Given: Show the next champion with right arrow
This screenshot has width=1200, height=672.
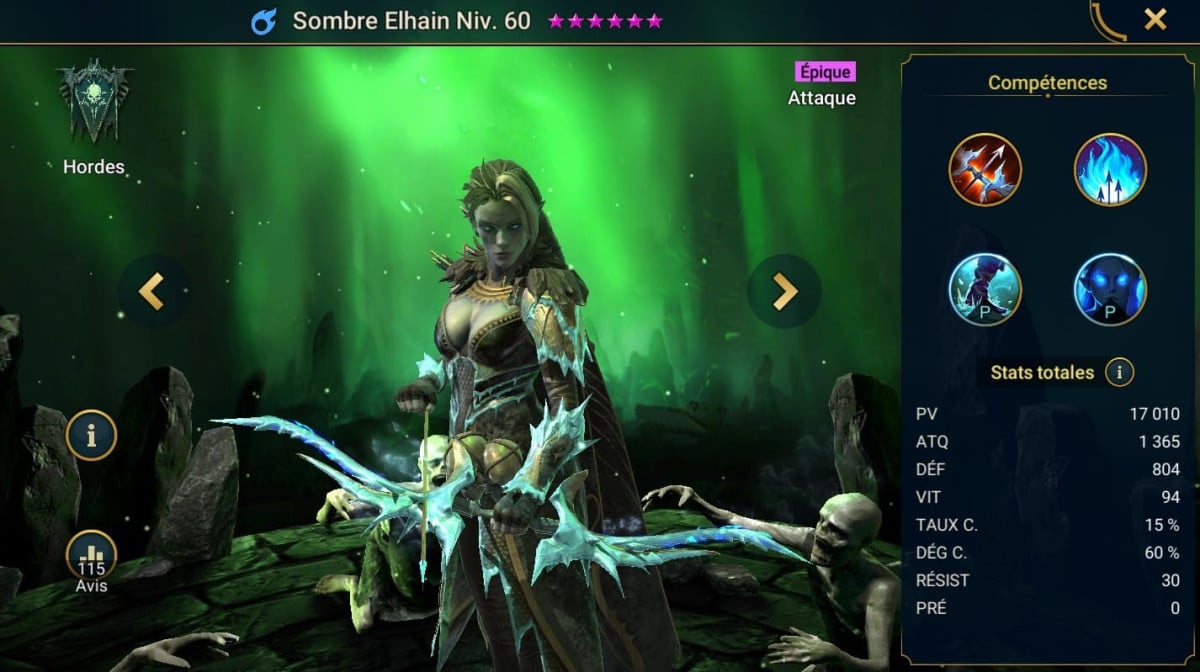Looking at the screenshot, I should coord(784,291).
